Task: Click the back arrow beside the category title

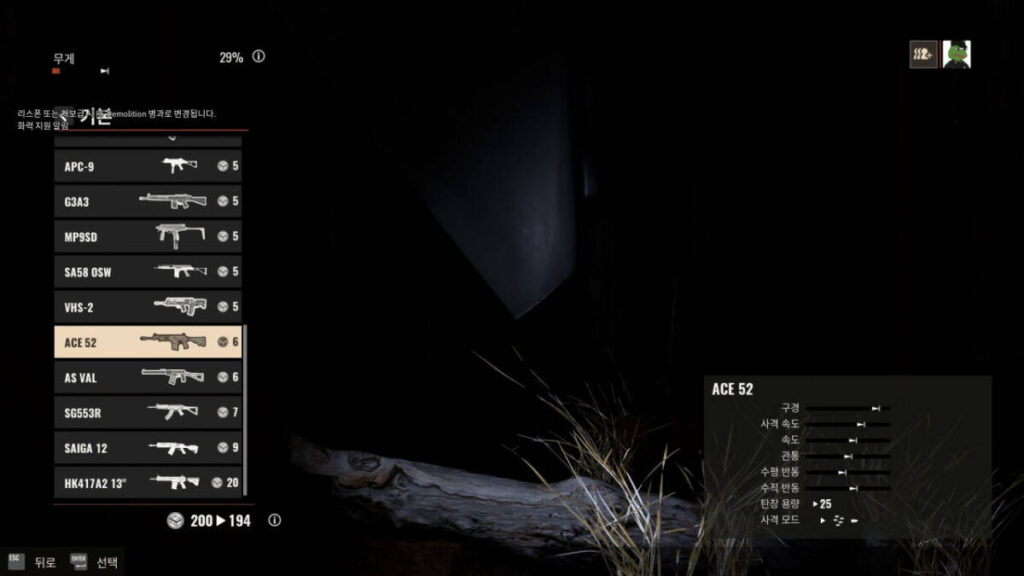Action: (x=63, y=116)
